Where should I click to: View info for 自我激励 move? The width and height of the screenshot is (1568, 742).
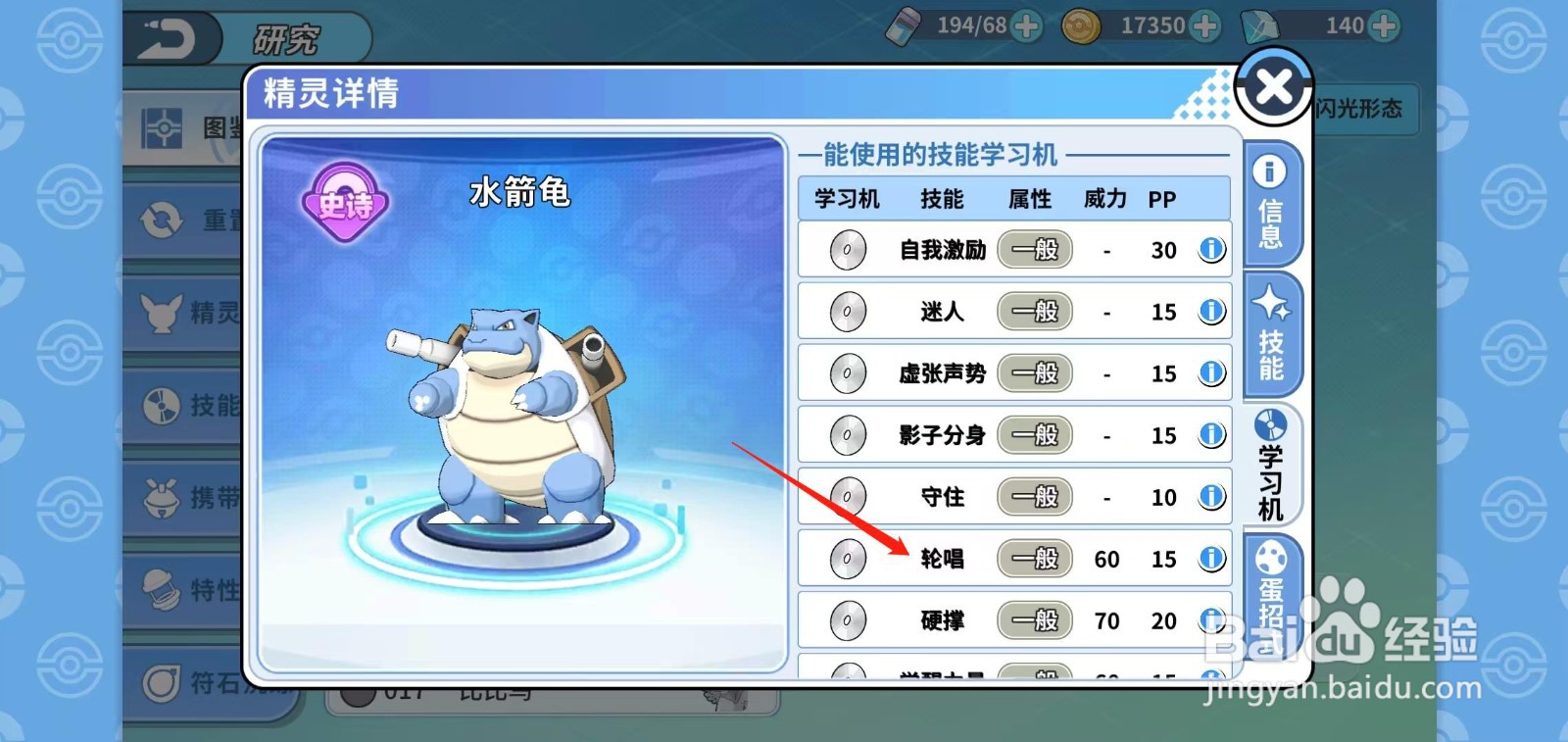pos(1211,249)
